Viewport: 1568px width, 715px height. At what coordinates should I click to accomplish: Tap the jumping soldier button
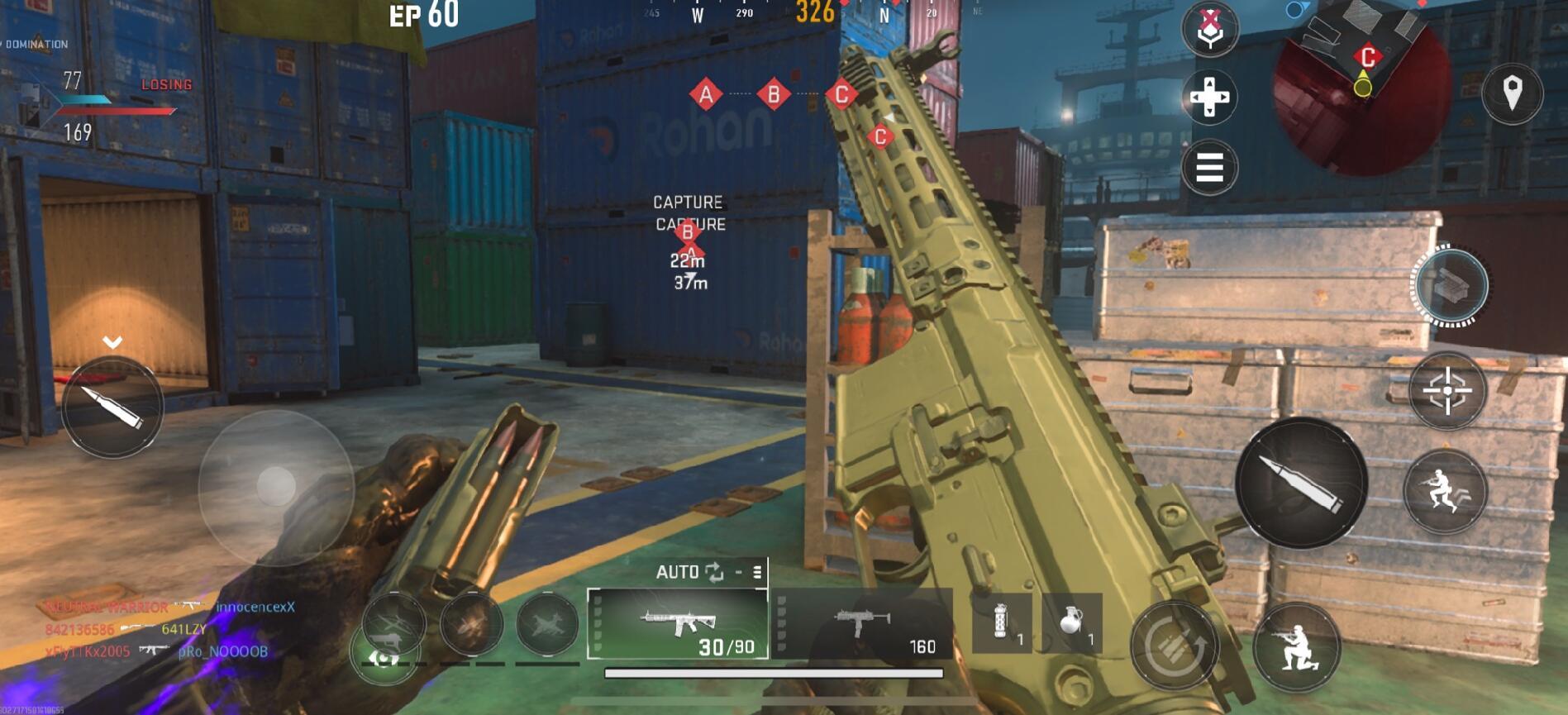1445,491
